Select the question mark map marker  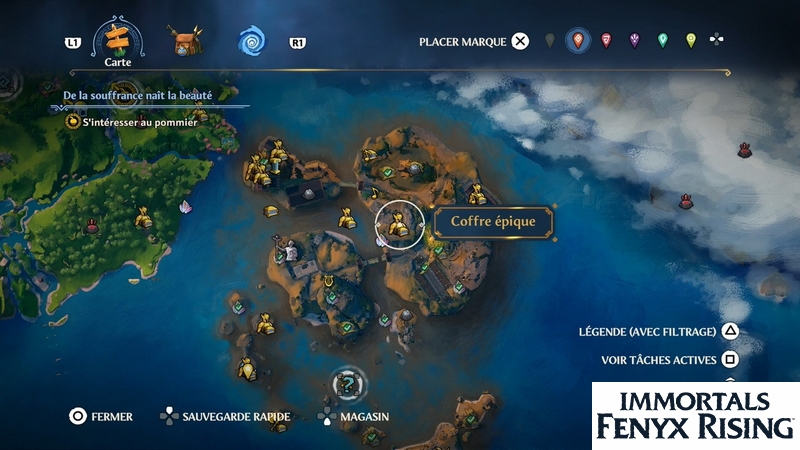pyautogui.click(x=347, y=382)
